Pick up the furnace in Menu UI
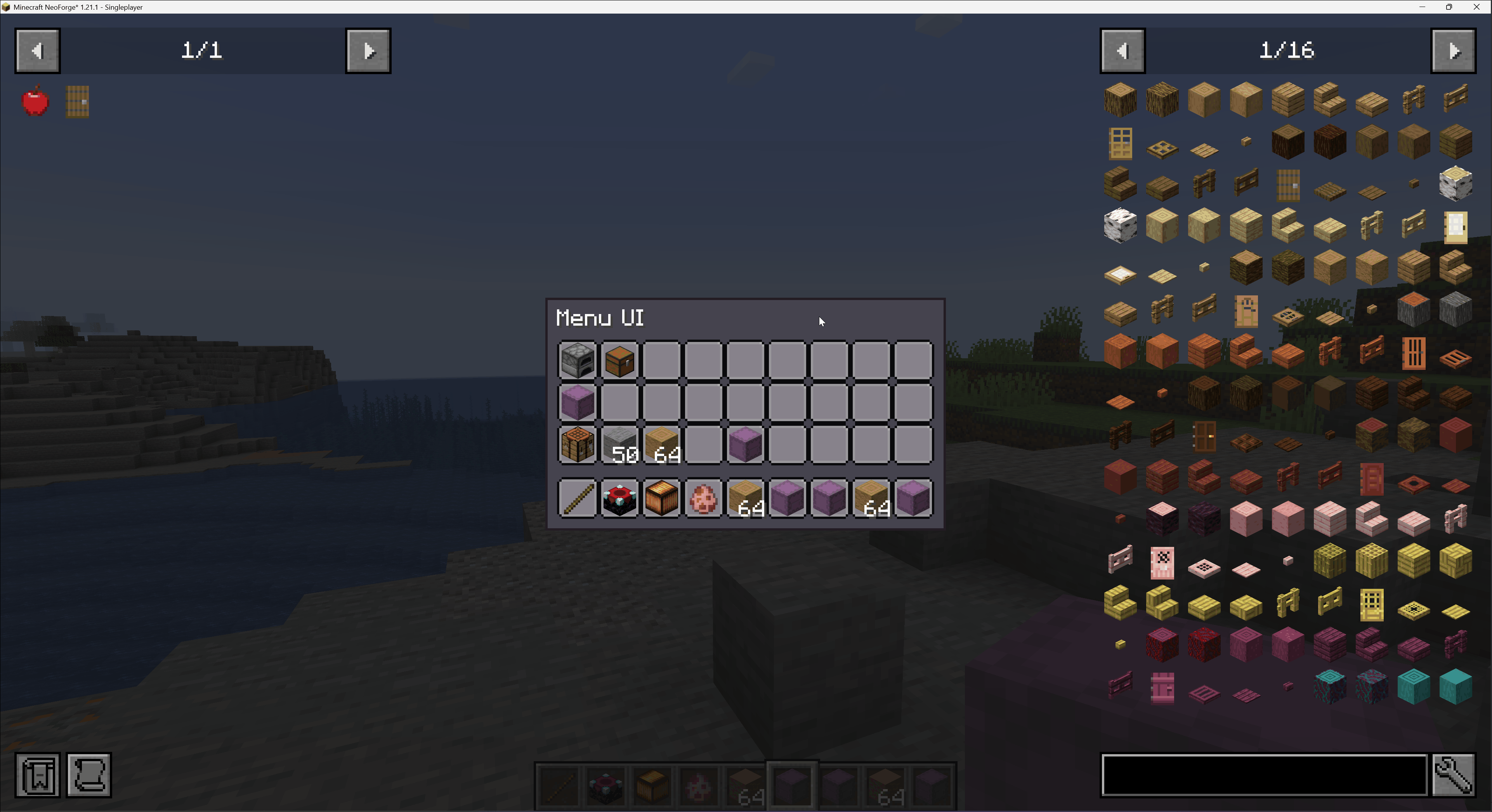The height and width of the screenshot is (812, 1492). (578, 360)
